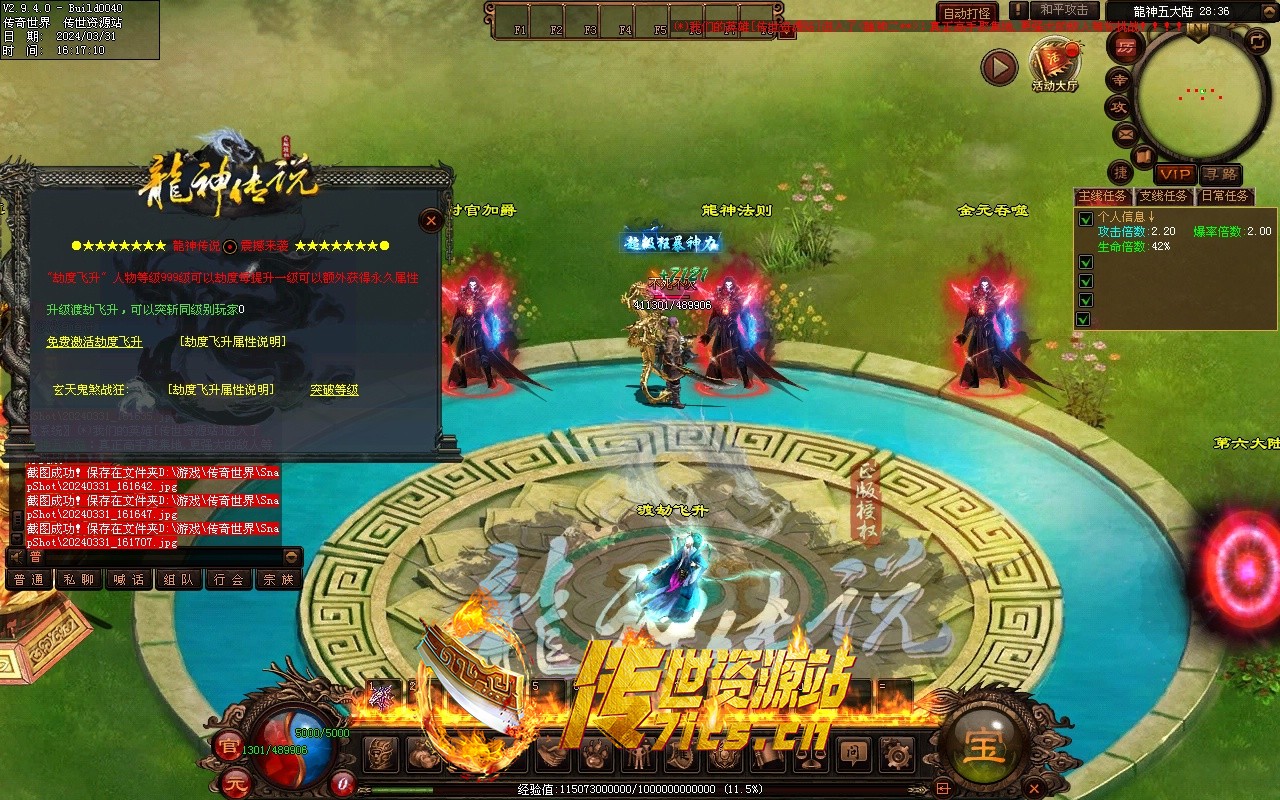This screenshot has height=800, width=1280.
Task: Switch to the 支线任务 tab
Action: pos(1165,196)
